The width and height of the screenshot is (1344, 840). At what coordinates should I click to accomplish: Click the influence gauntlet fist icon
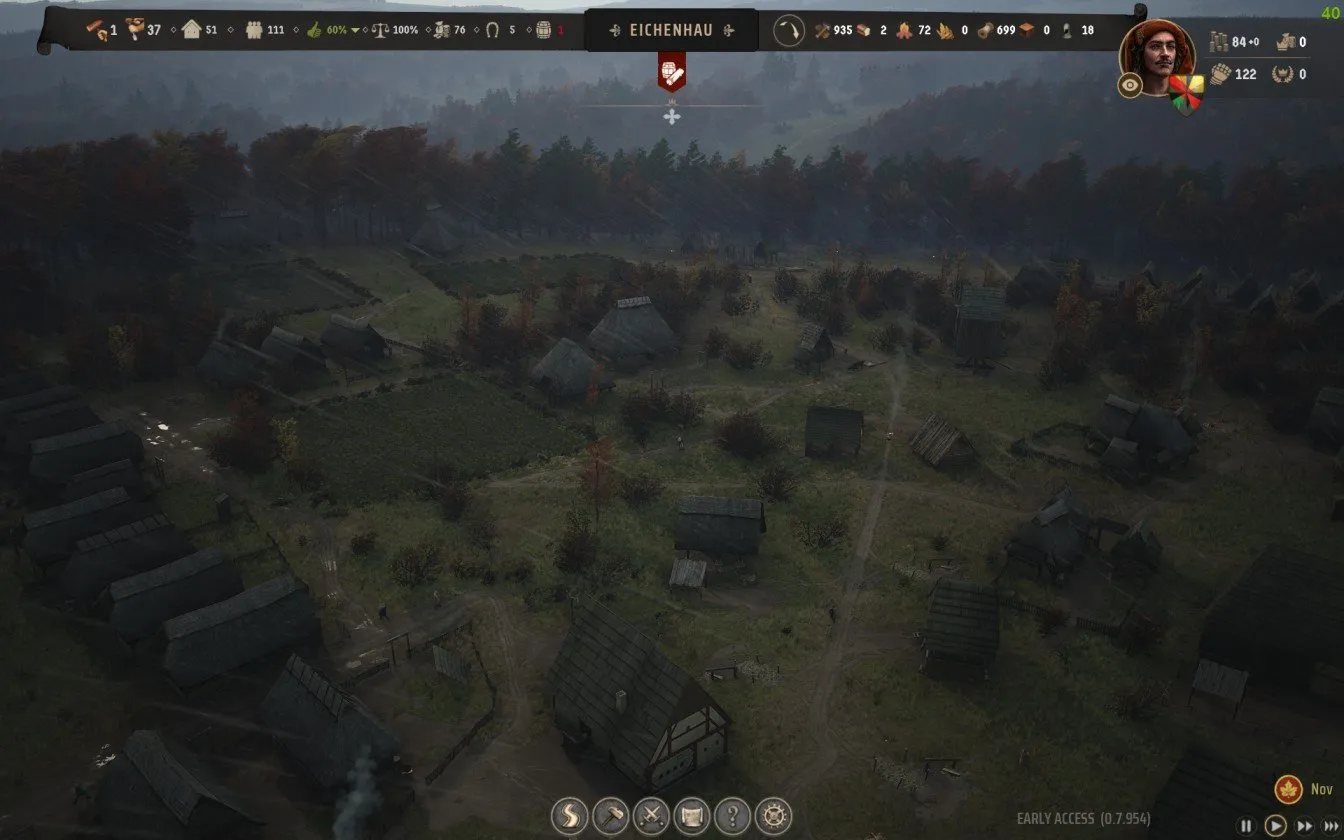[1219, 73]
